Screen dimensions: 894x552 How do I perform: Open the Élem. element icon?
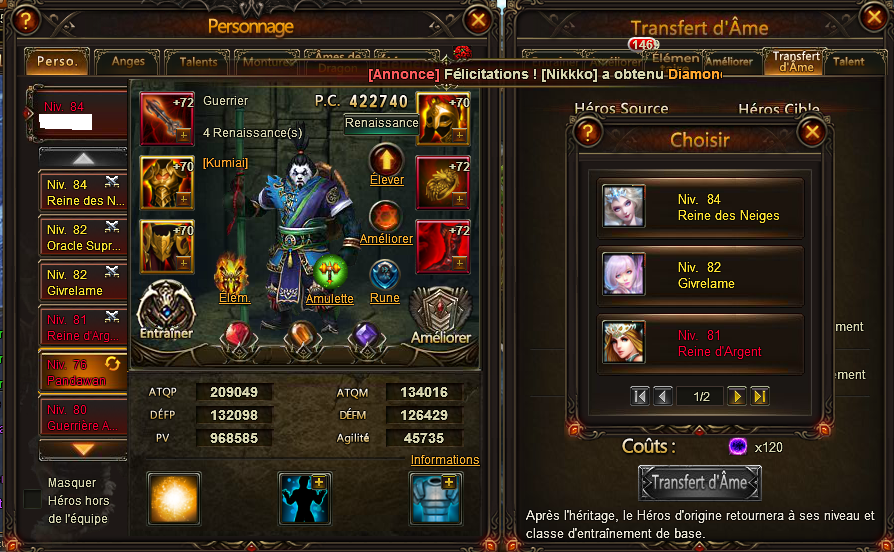pos(232,275)
